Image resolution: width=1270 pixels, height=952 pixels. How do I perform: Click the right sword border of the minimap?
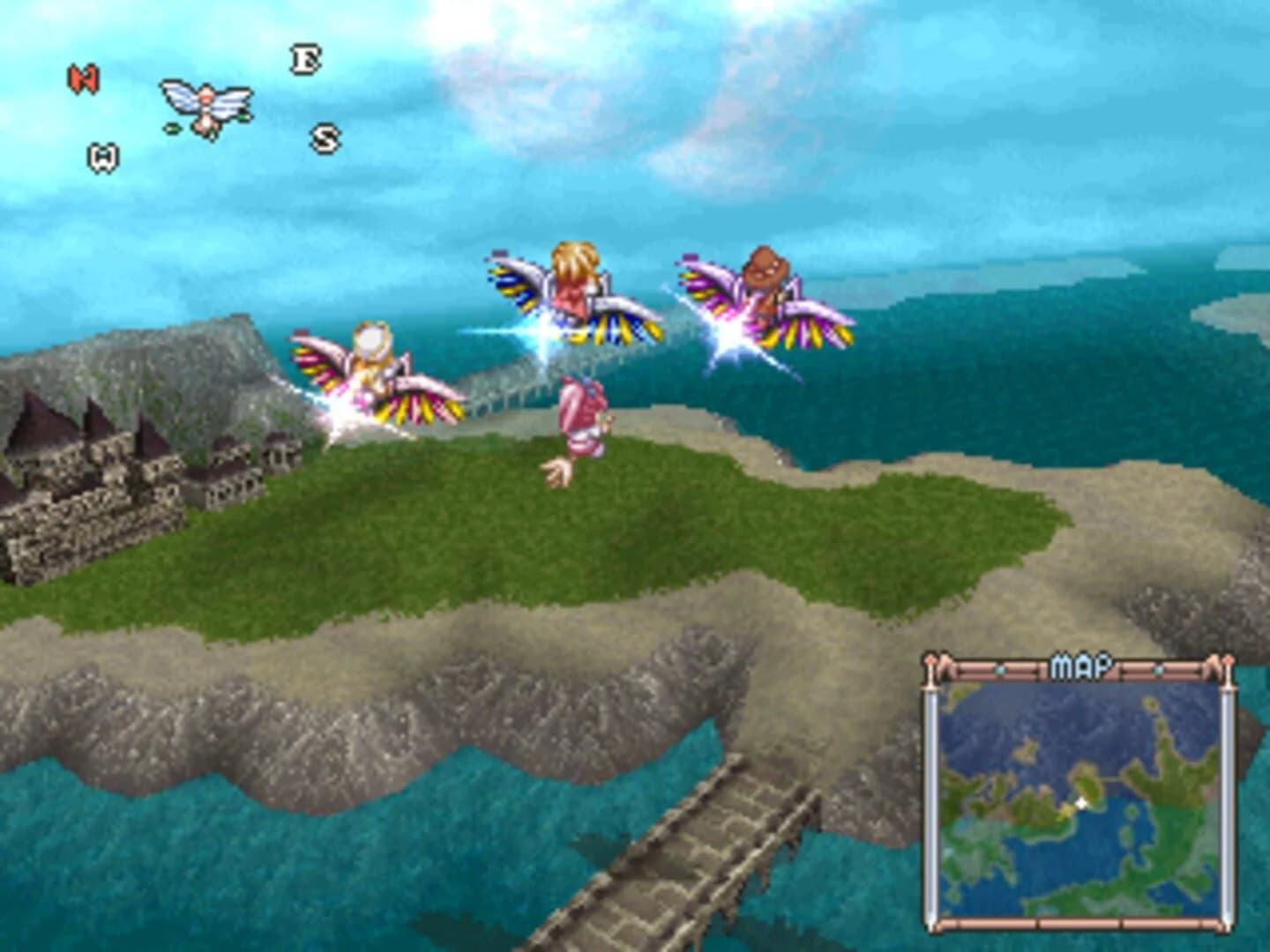click(1228, 793)
